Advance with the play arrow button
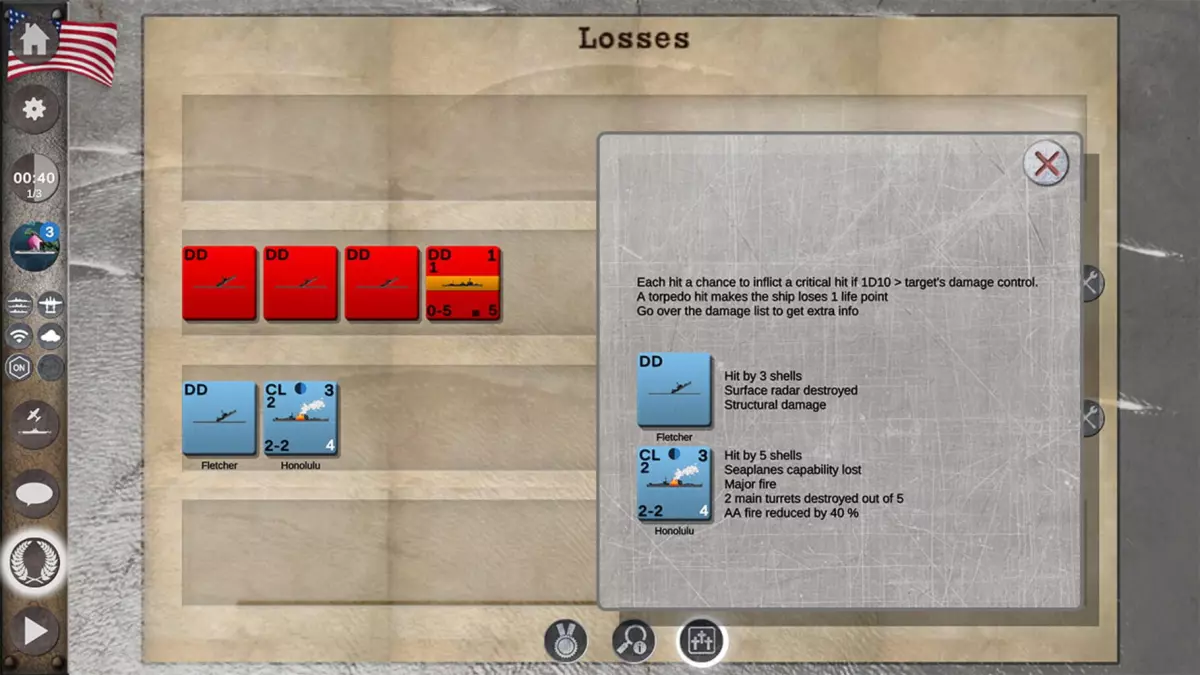1200x675 pixels. (34, 631)
